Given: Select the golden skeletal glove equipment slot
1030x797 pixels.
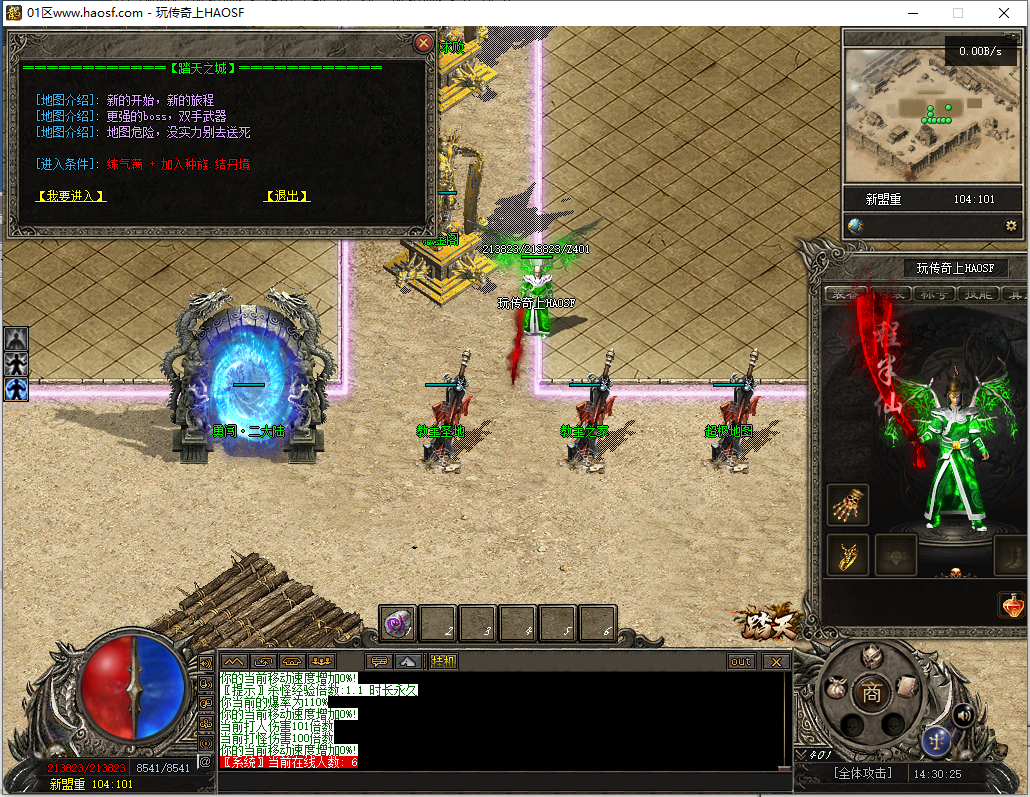Looking at the screenshot, I should pyautogui.click(x=848, y=505).
